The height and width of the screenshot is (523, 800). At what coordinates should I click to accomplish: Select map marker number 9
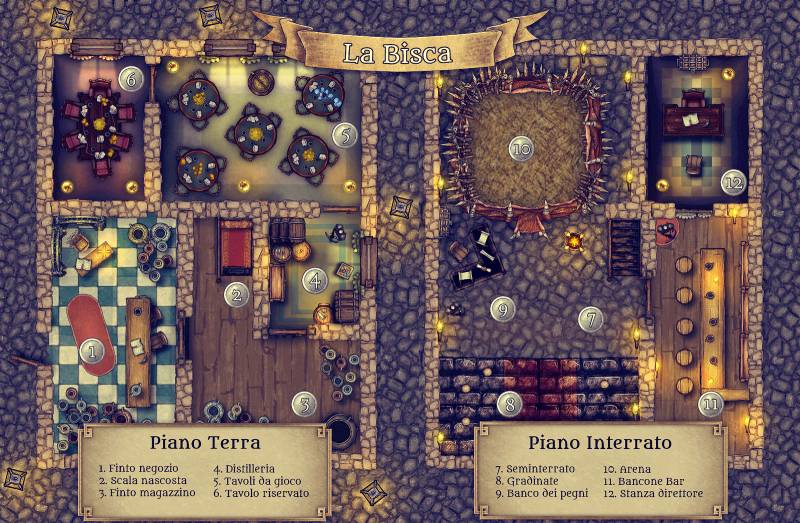click(x=502, y=309)
